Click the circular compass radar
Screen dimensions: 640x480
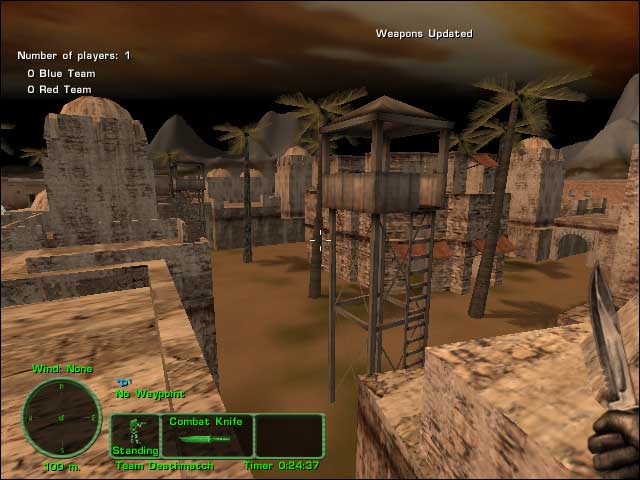click(x=61, y=417)
